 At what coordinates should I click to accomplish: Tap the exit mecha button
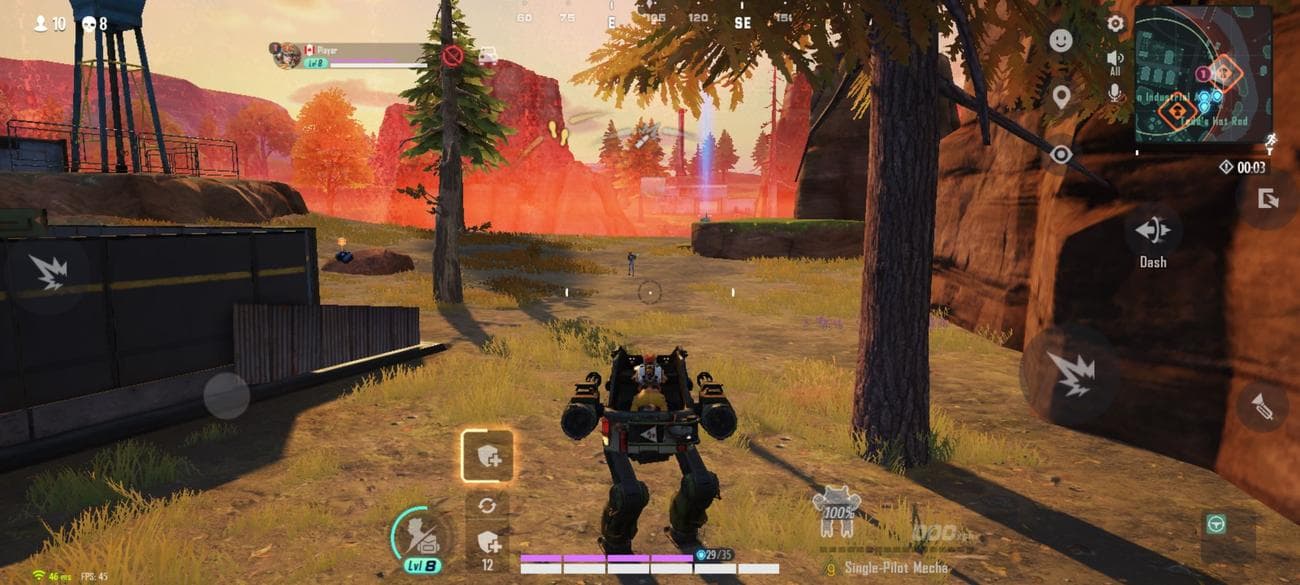(x=1268, y=198)
